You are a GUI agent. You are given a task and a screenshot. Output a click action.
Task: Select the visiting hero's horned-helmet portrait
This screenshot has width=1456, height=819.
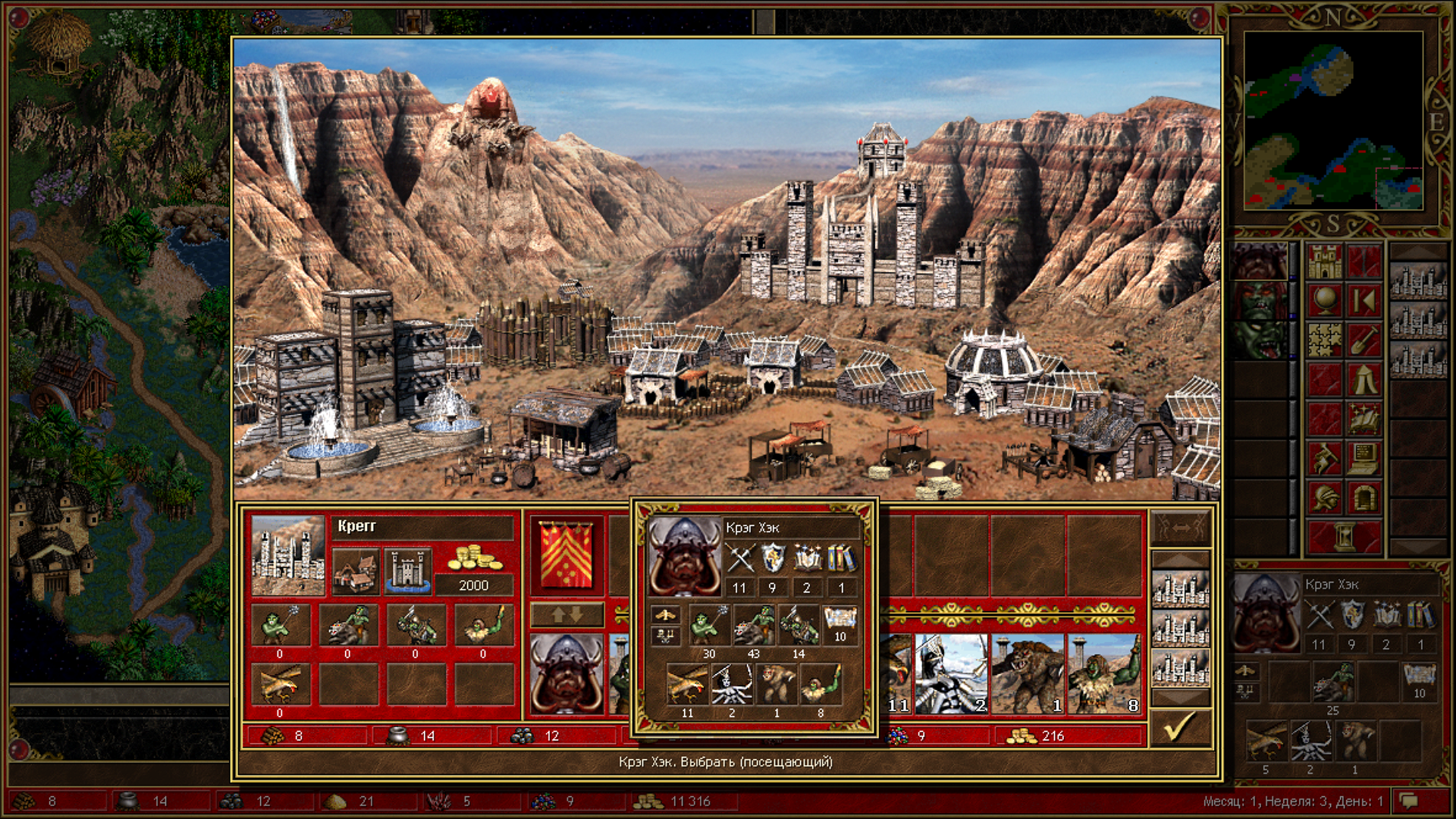coord(566,674)
